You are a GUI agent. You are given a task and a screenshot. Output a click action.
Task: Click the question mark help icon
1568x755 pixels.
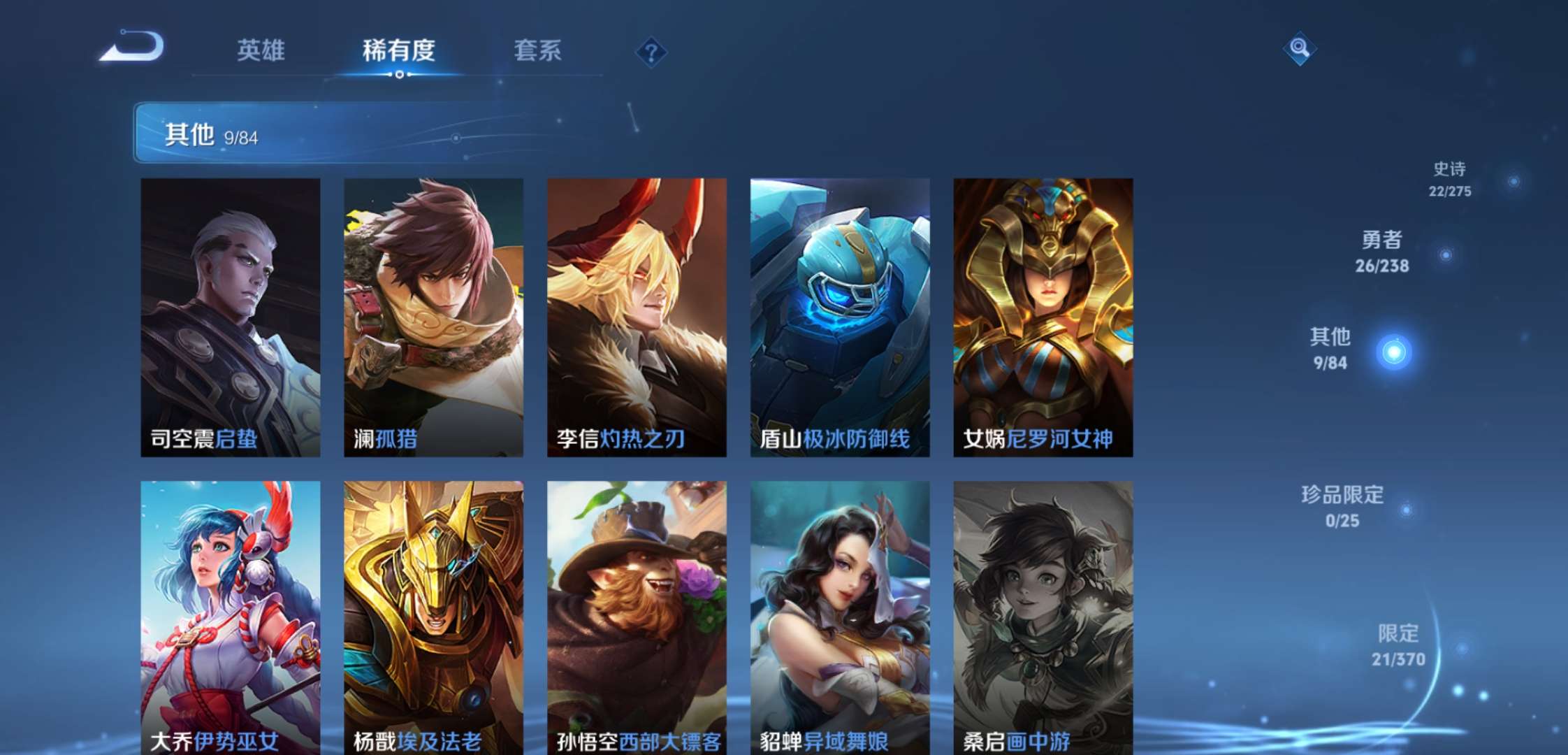click(x=651, y=50)
